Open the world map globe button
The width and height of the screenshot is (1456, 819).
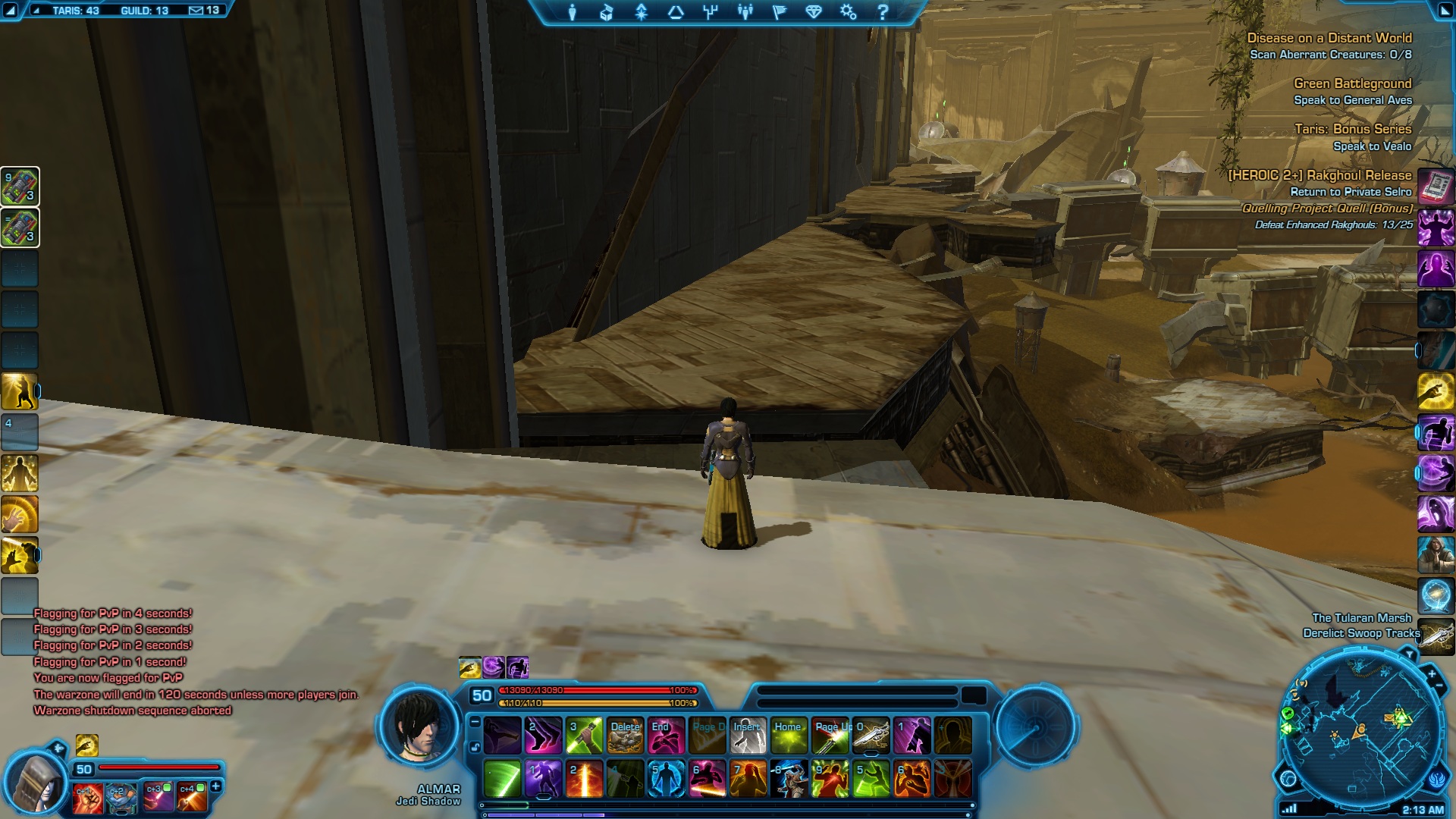pyautogui.click(x=1288, y=778)
